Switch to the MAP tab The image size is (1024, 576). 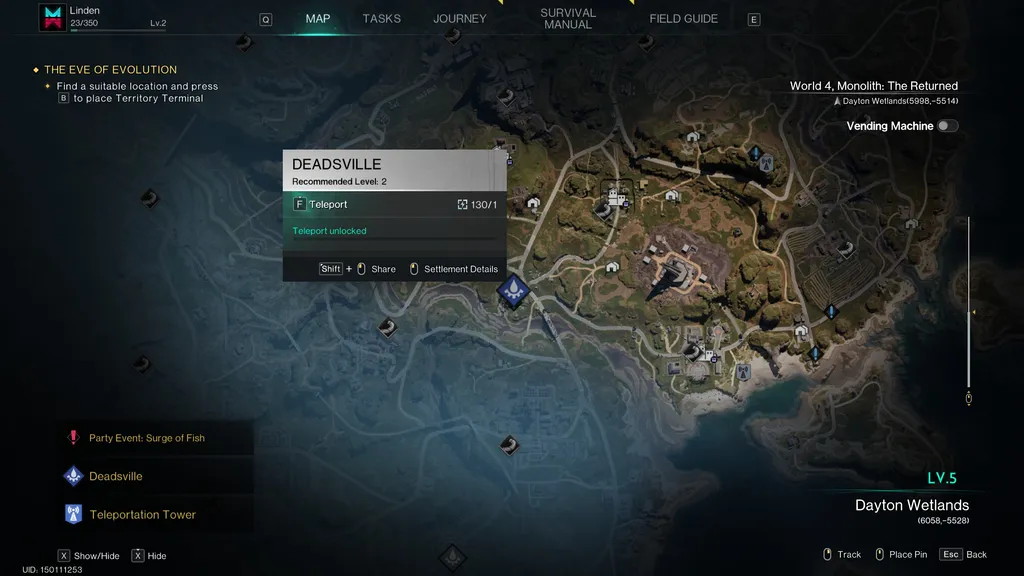(x=318, y=19)
